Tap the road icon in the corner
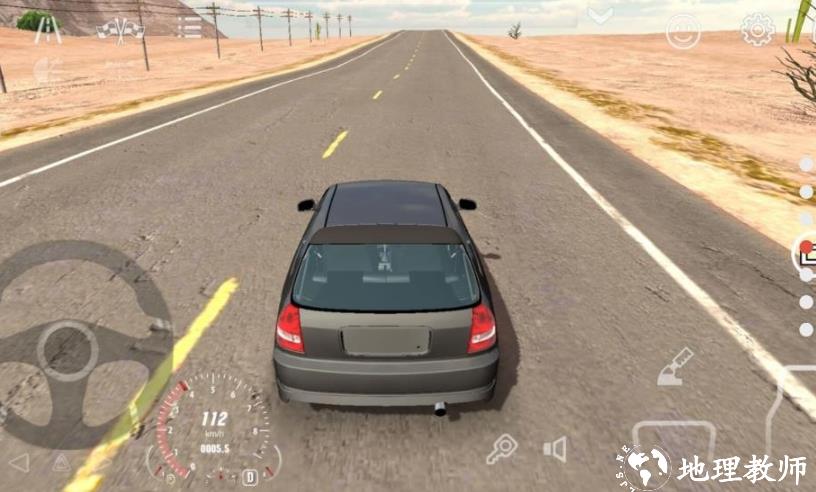Image resolution: width=816 pixels, height=492 pixels. coord(47,29)
